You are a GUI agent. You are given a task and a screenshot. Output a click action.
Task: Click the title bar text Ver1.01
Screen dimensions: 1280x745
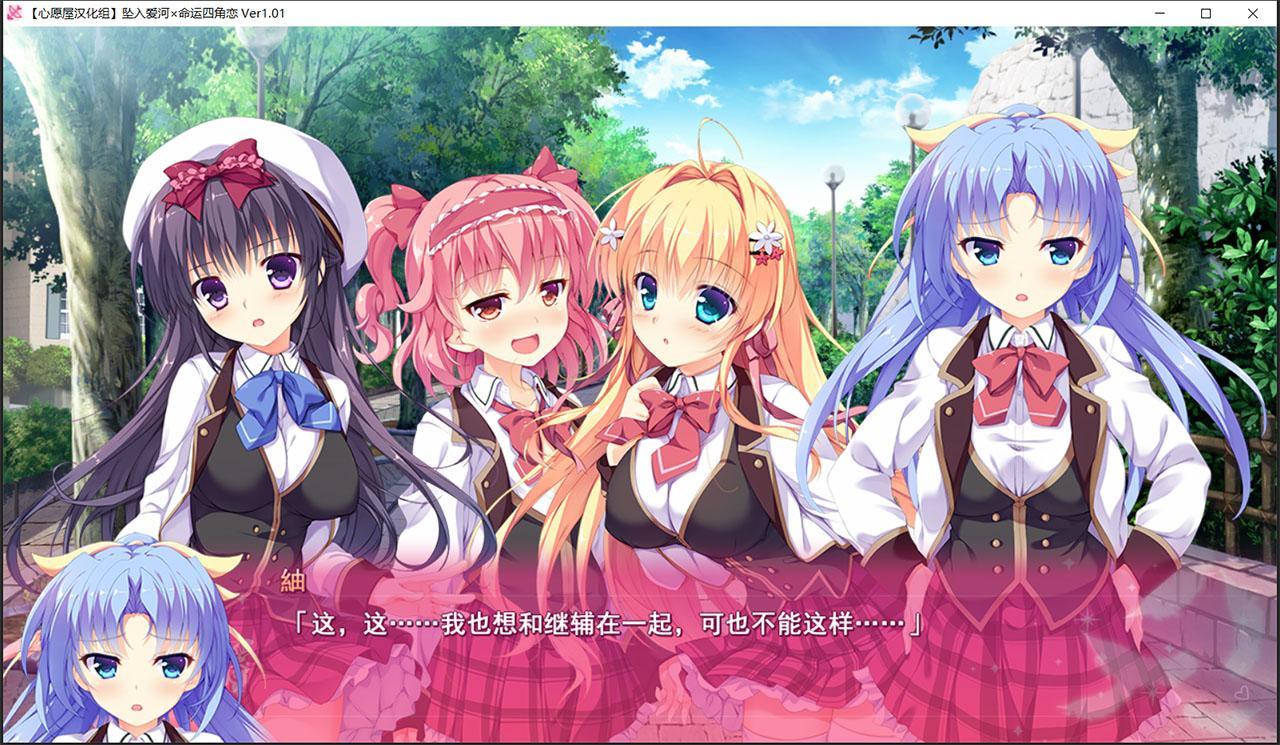click(260, 13)
